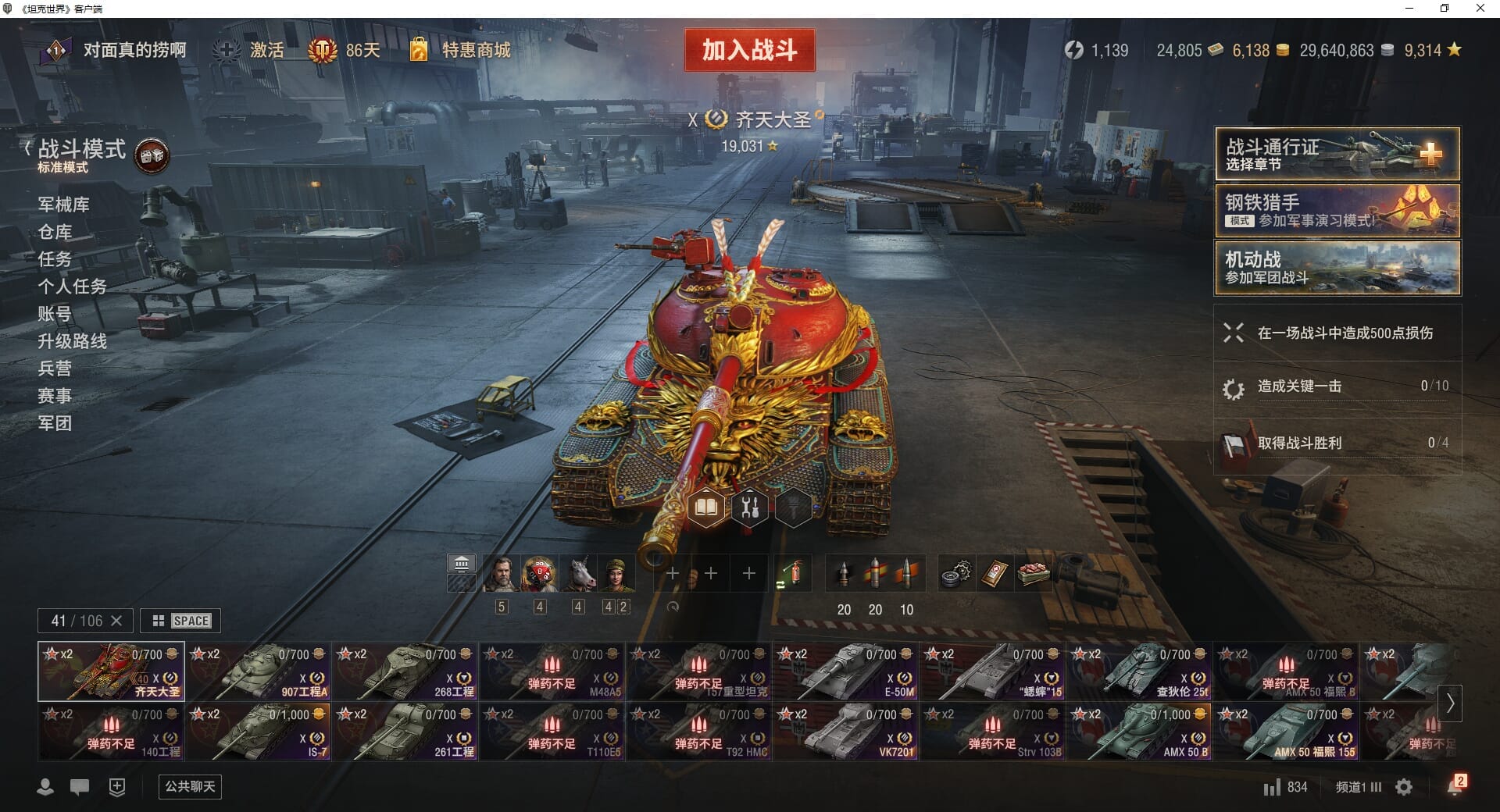Select the 钢铁猎手 mode banner
Screen dimensions: 1500x812
point(1337,211)
